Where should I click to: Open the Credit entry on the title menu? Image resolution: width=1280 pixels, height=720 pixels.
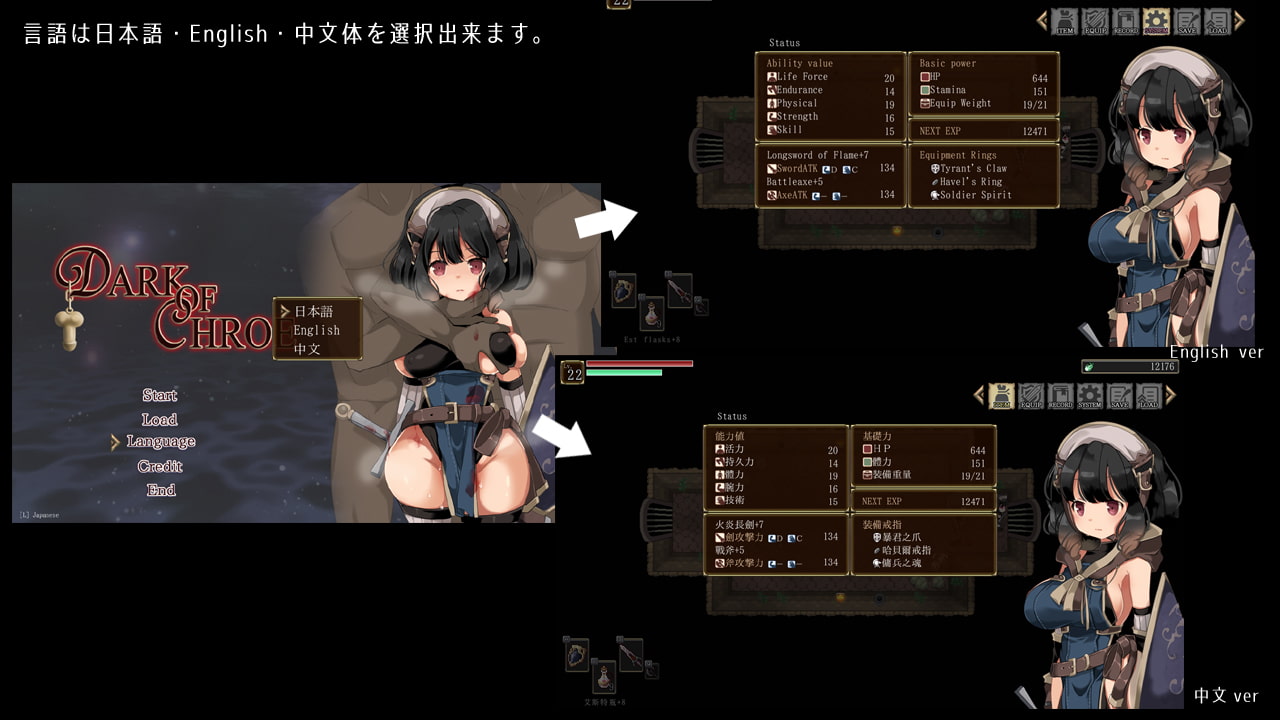pos(160,467)
